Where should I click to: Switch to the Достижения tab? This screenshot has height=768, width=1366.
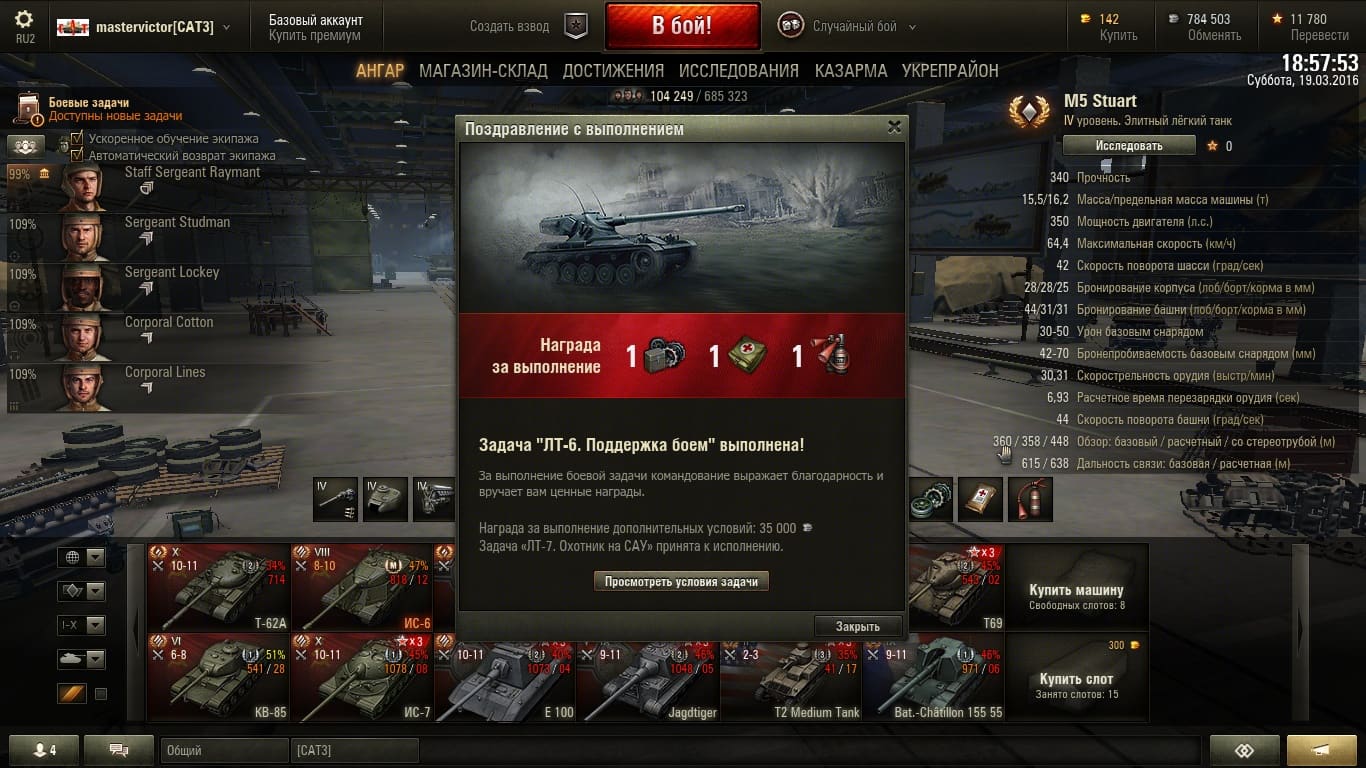tap(613, 71)
